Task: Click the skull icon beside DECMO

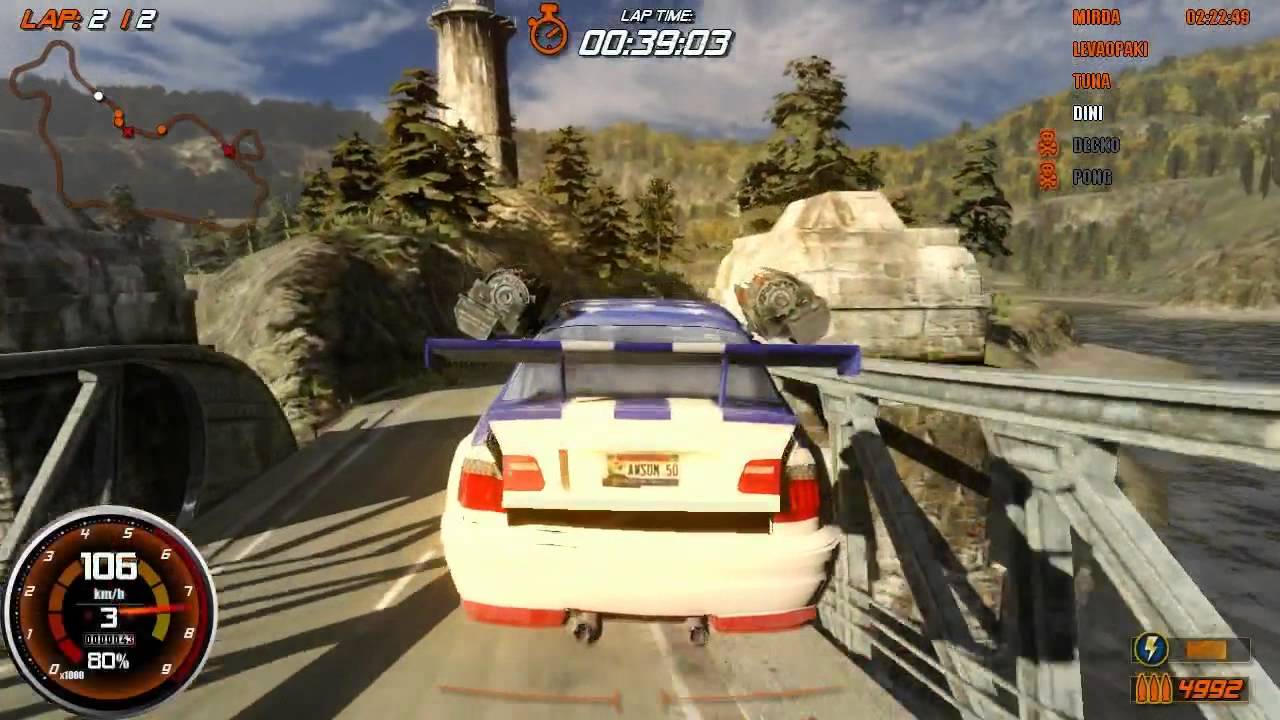Action: point(1048,144)
